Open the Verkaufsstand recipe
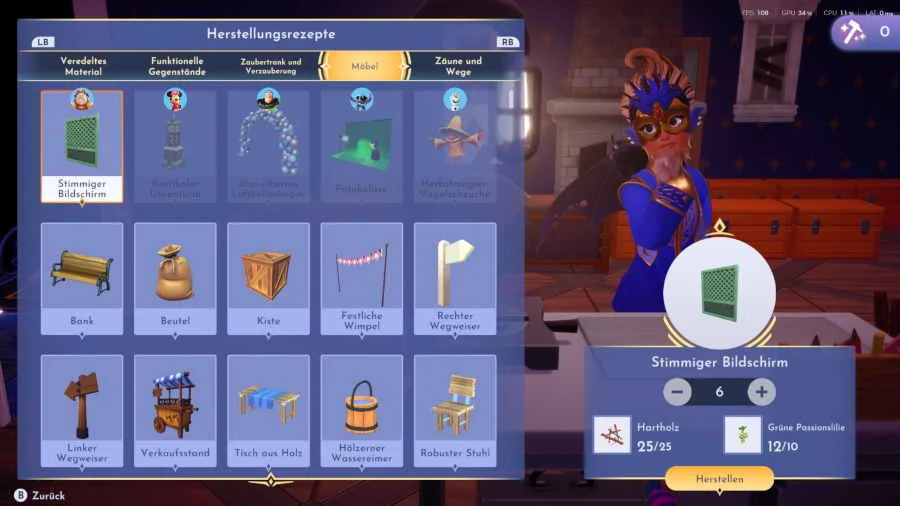Viewport: 900px width, 506px height. [175, 410]
